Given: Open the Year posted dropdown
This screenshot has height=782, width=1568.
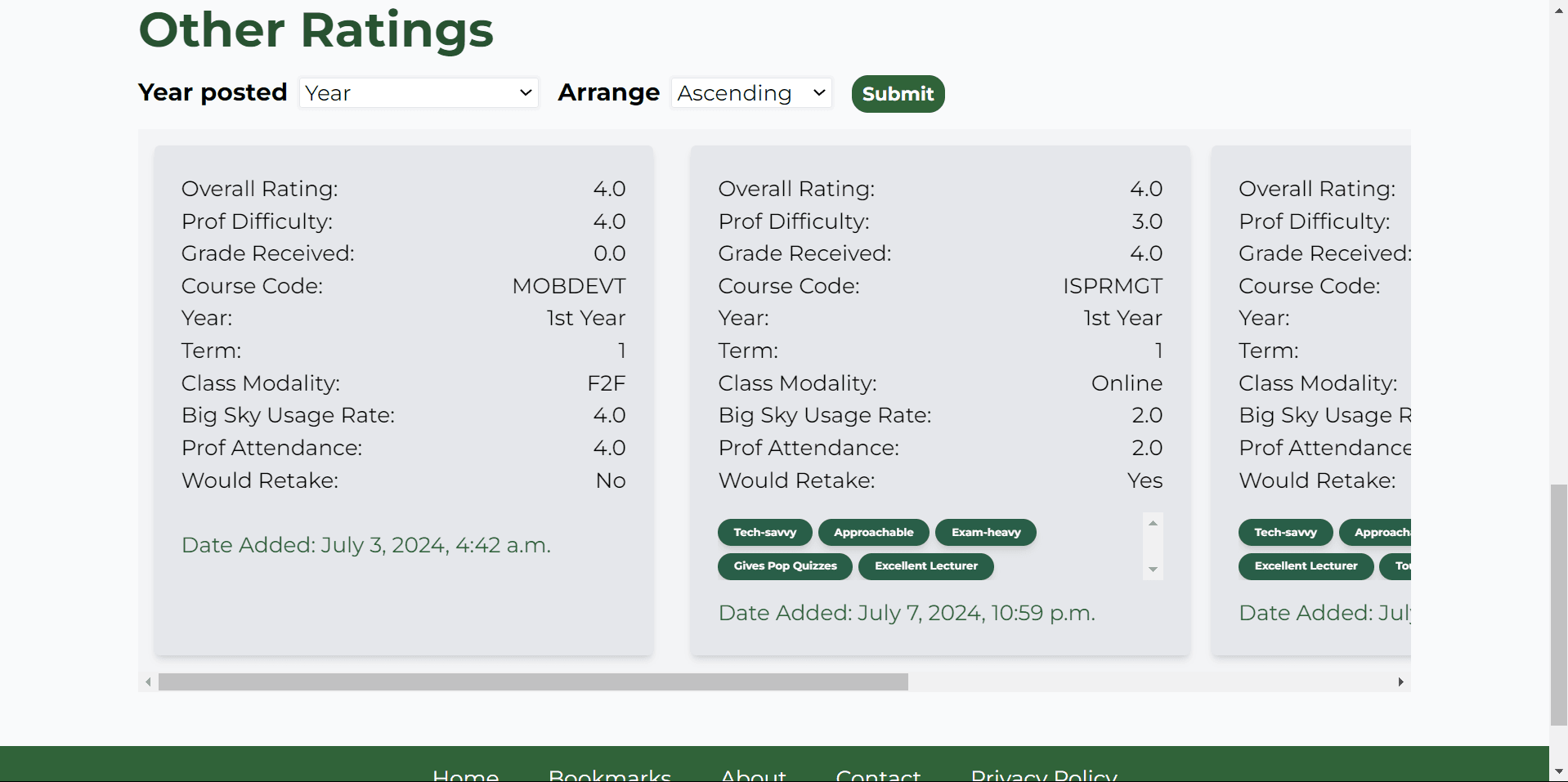Looking at the screenshot, I should tap(418, 92).
